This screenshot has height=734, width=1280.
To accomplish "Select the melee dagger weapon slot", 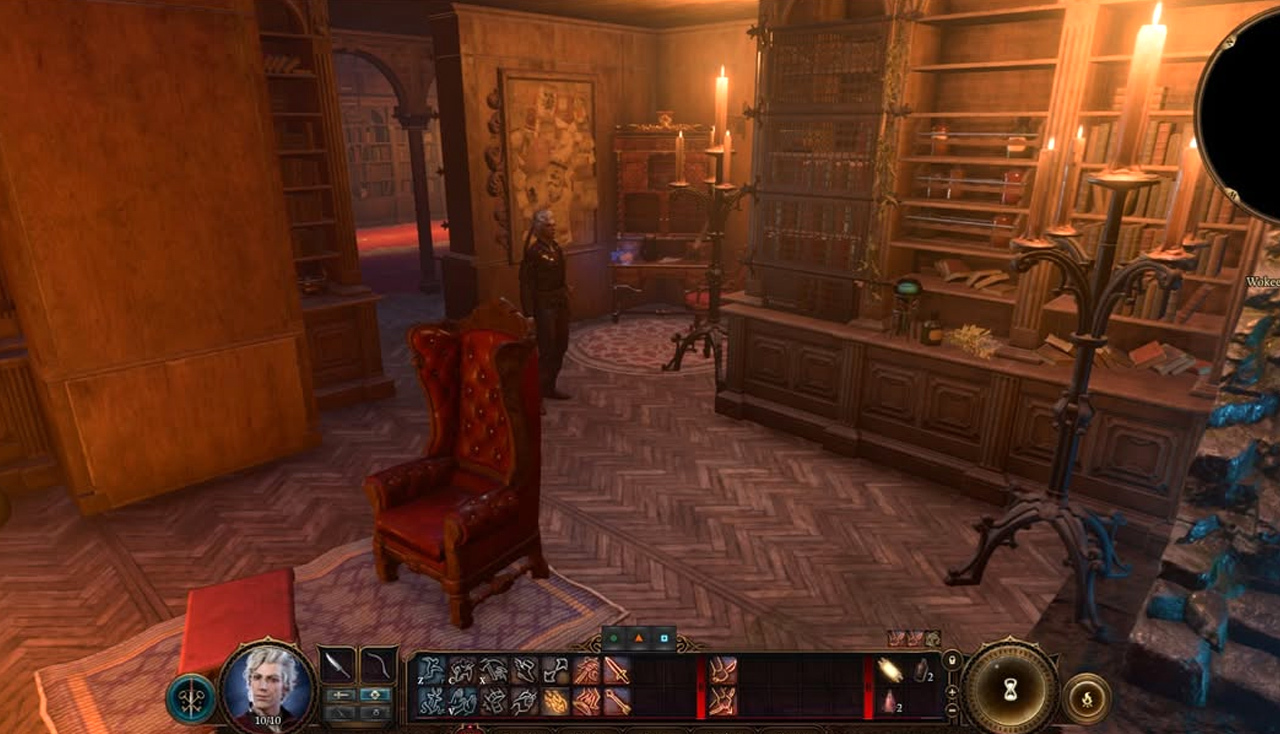I will pos(336,666).
